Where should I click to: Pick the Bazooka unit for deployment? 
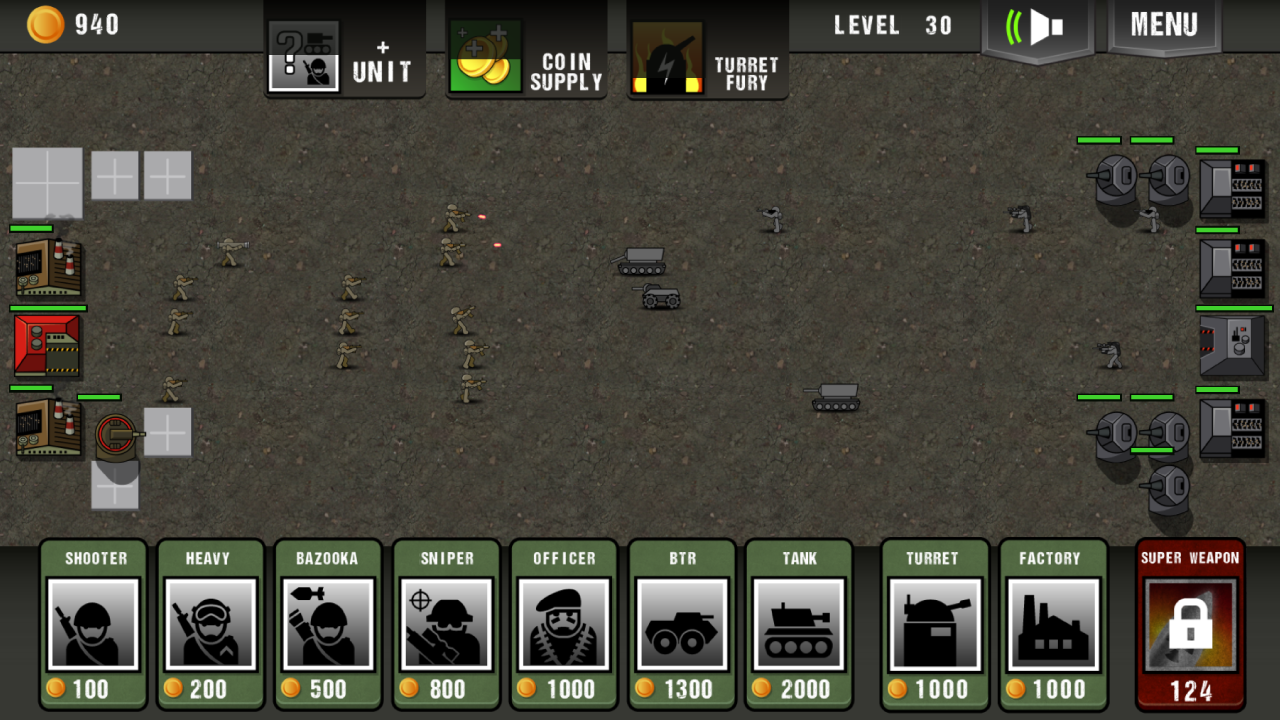[x=328, y=625]
